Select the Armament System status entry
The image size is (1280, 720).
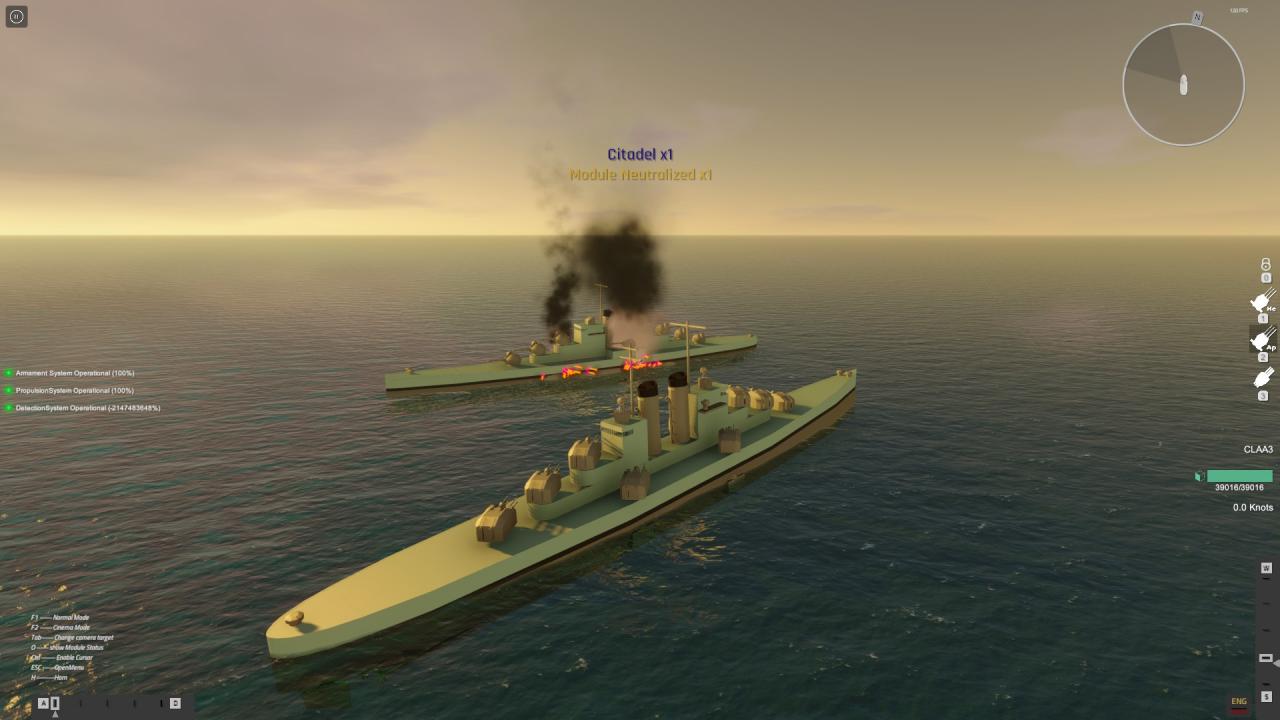click(x=74, y=373)
